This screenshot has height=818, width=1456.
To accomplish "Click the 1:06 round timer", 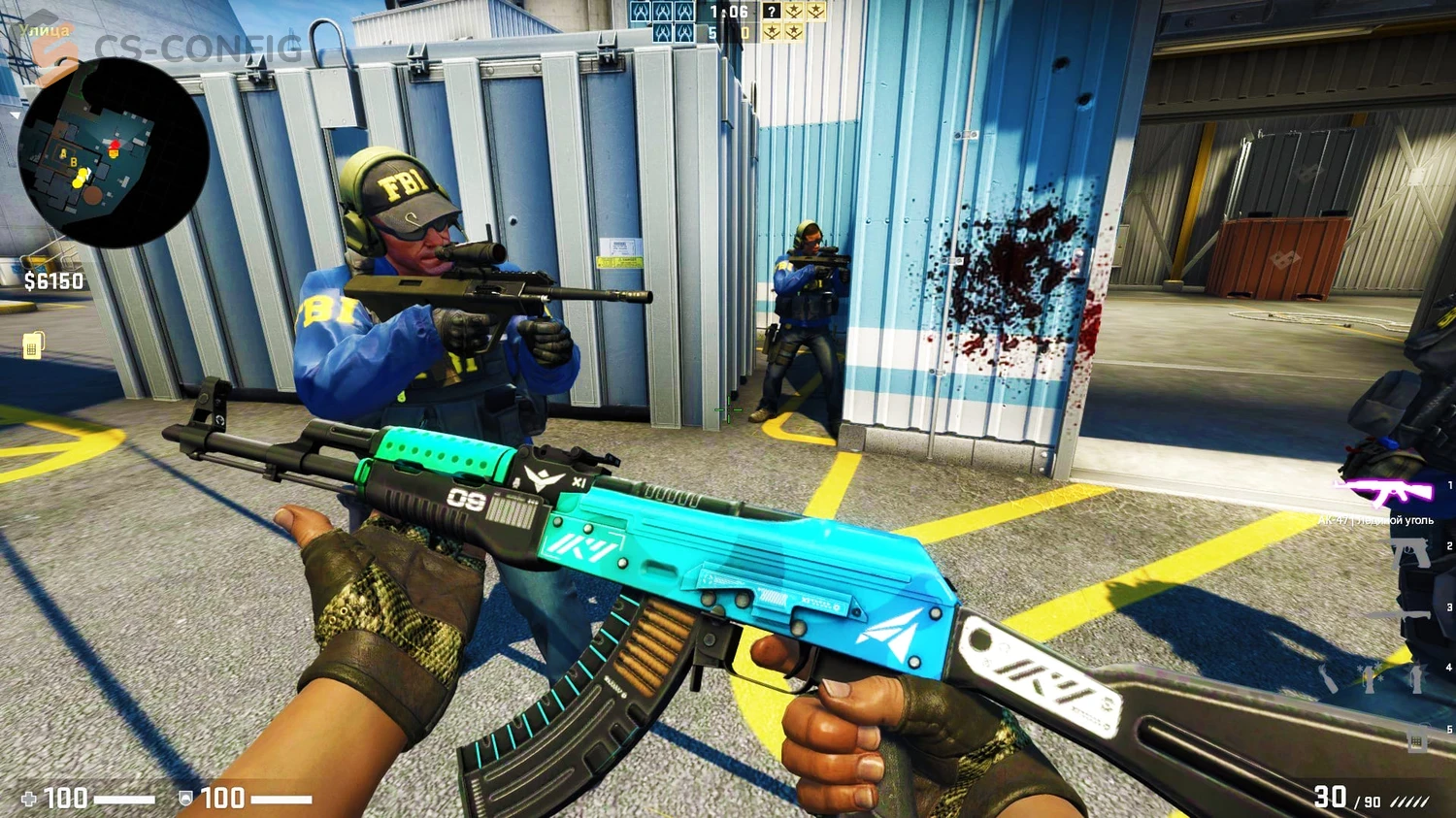I will tap(728, 13).
